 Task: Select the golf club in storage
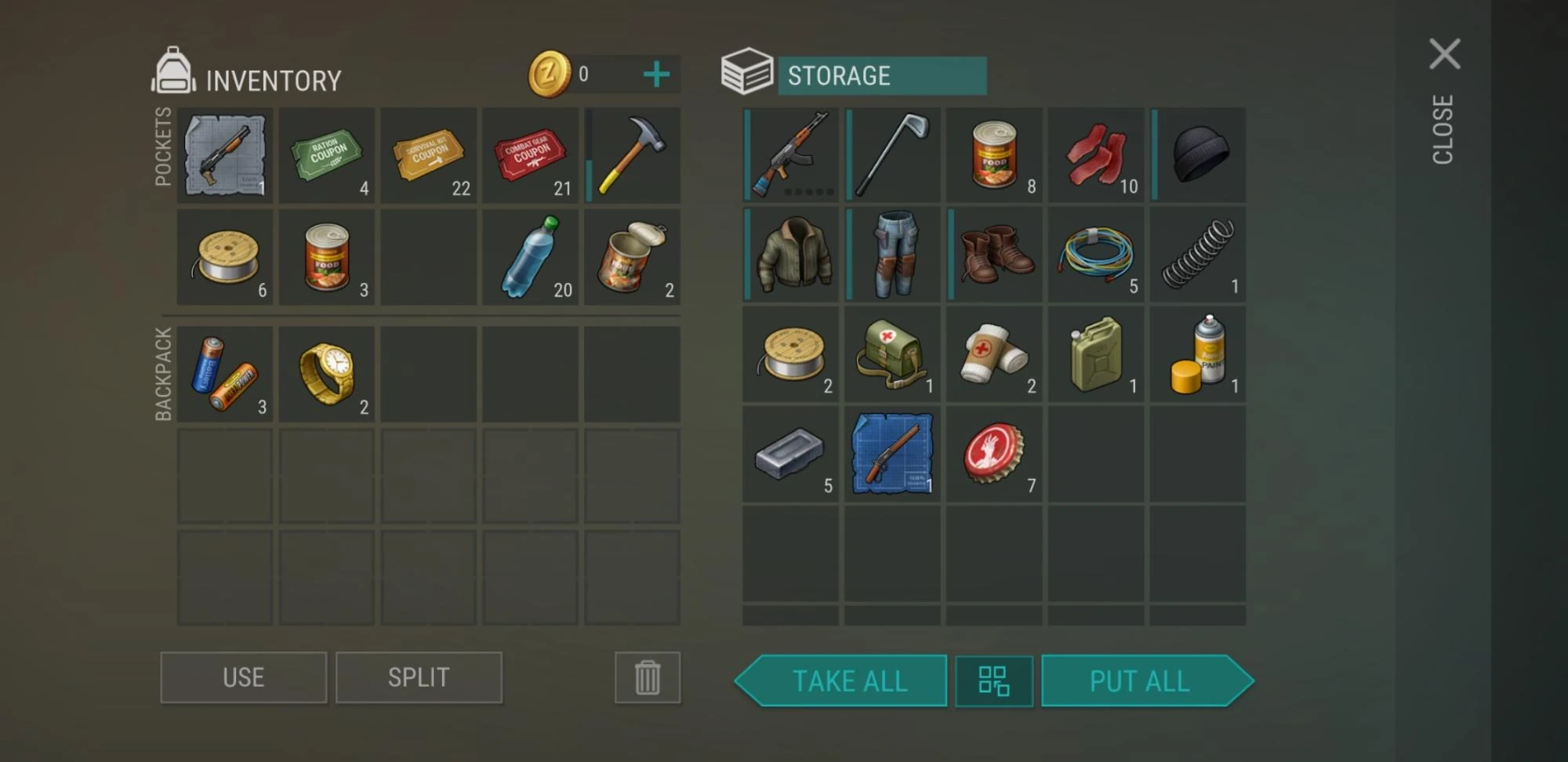(891, 155)
